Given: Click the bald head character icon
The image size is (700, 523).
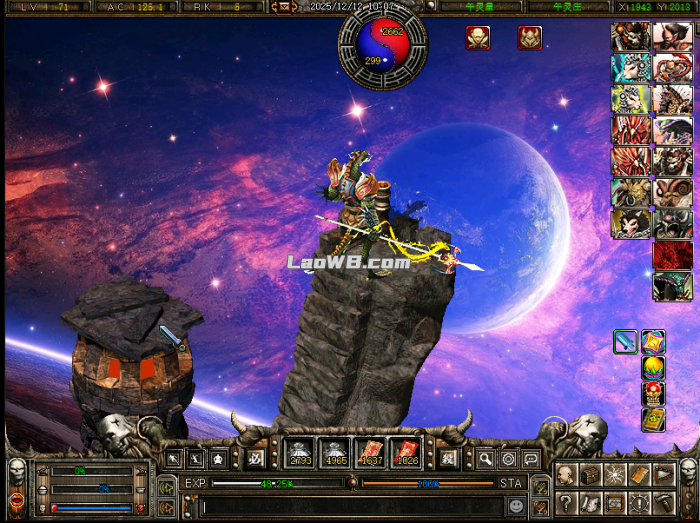Looking at the screenshot, I should pos(567,475).
